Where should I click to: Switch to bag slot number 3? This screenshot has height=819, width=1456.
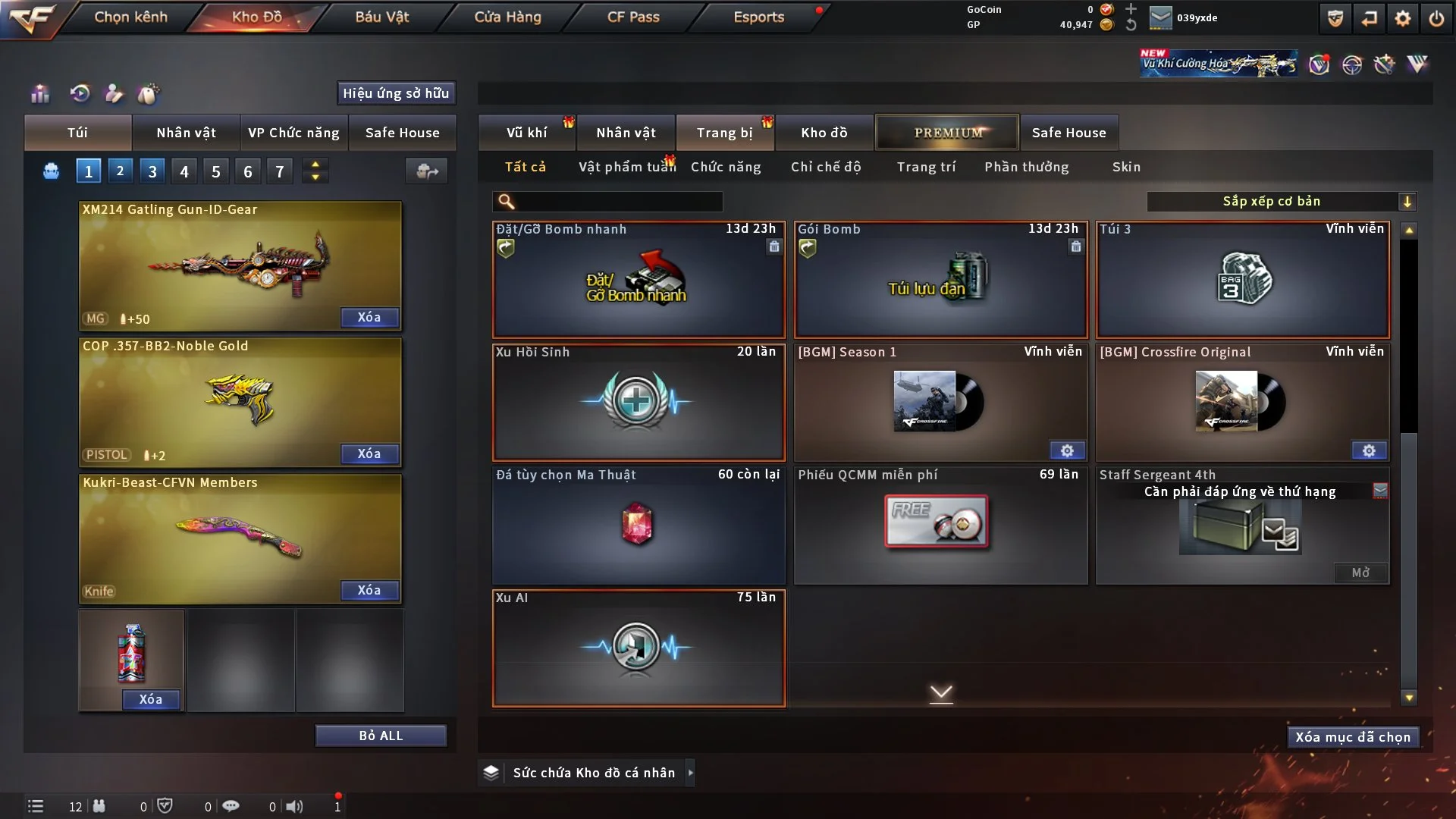[x=152, y=171]
